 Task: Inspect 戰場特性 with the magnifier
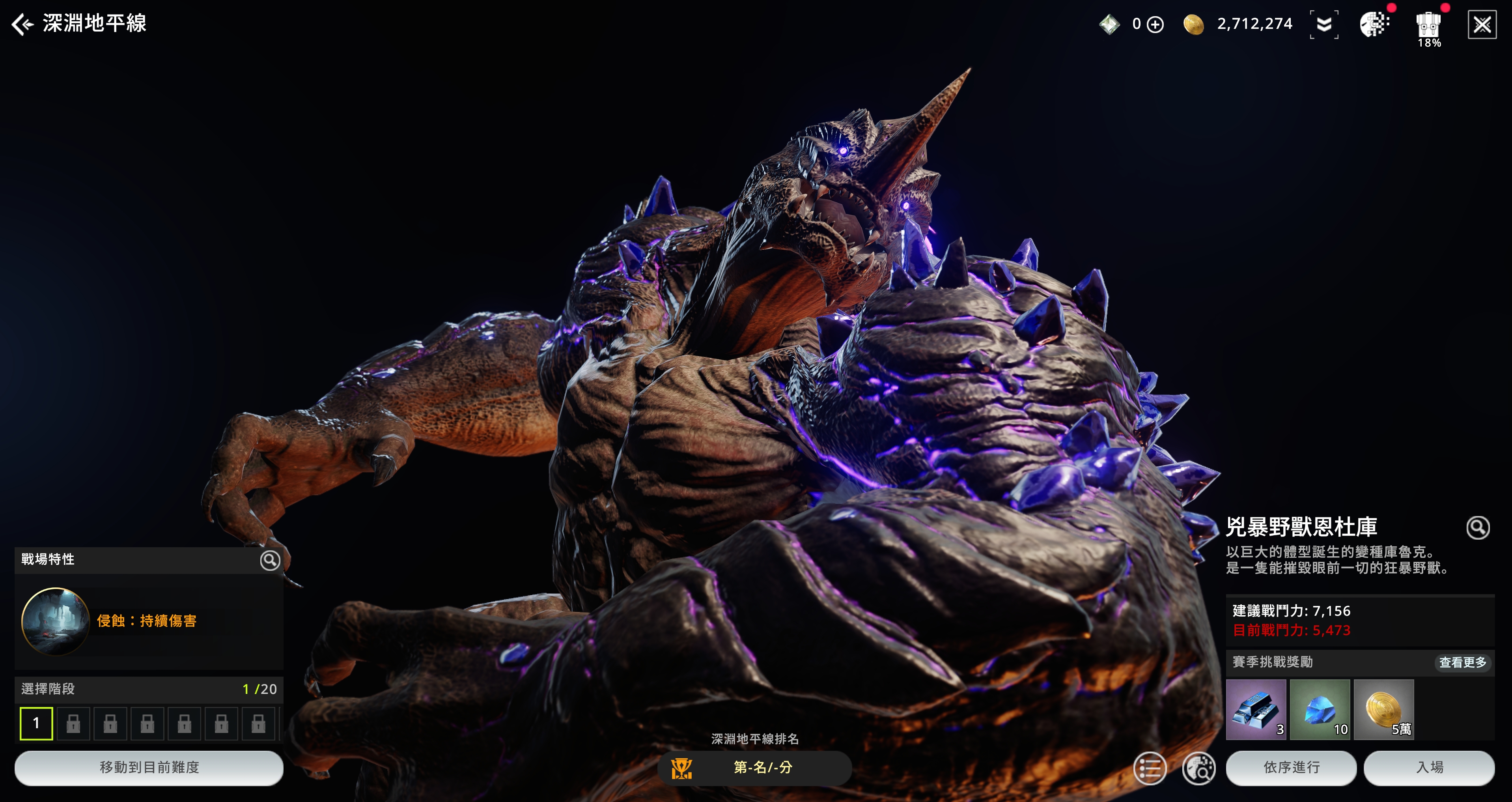(x=269, y=560)
